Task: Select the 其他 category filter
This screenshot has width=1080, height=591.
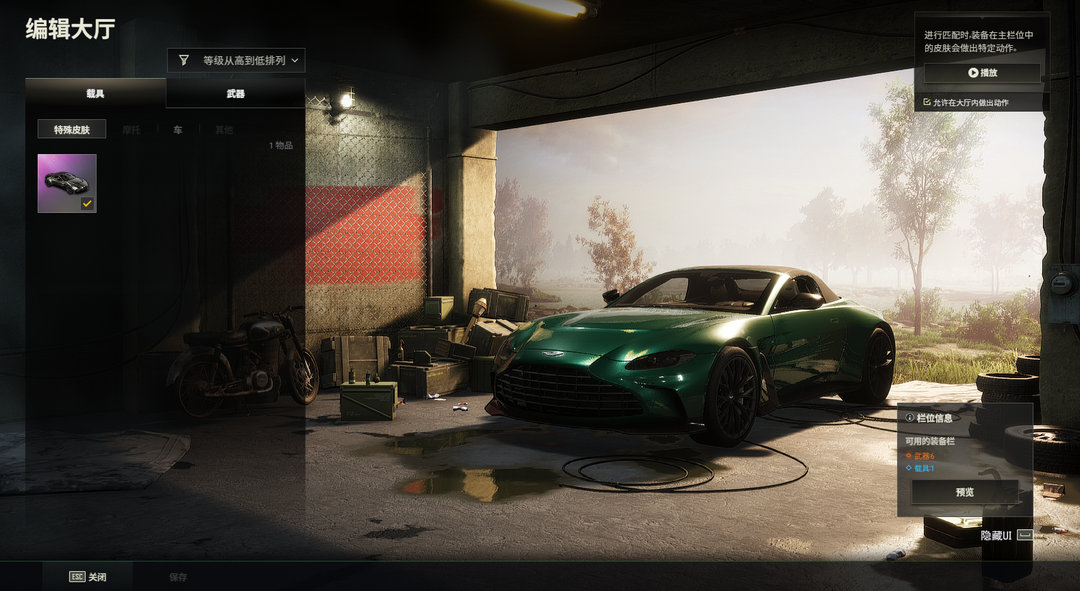Action: [223, 130]
